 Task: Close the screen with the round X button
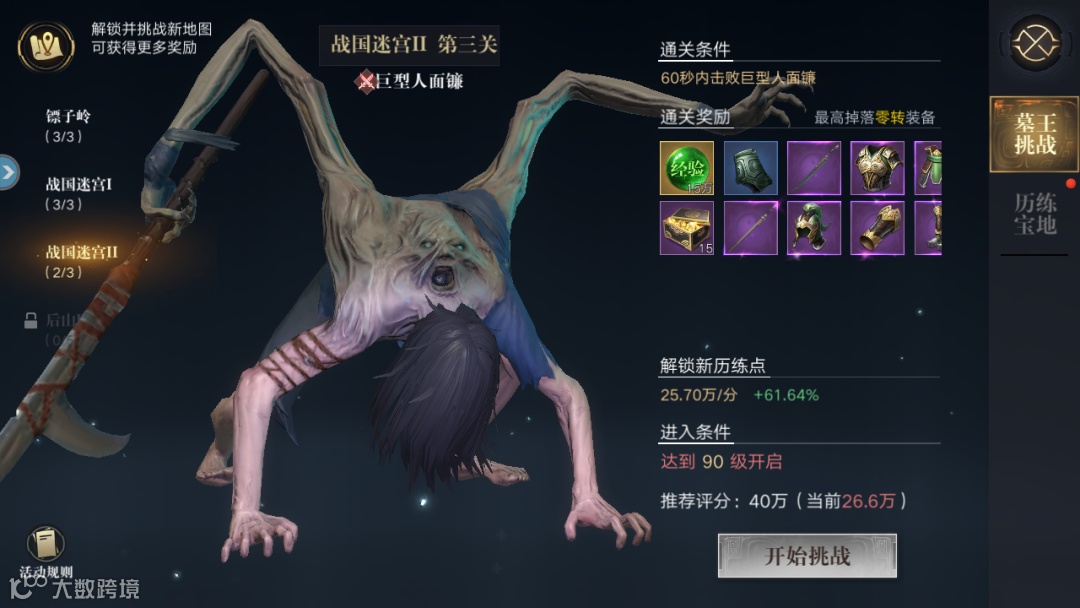tap(1034, 43)
